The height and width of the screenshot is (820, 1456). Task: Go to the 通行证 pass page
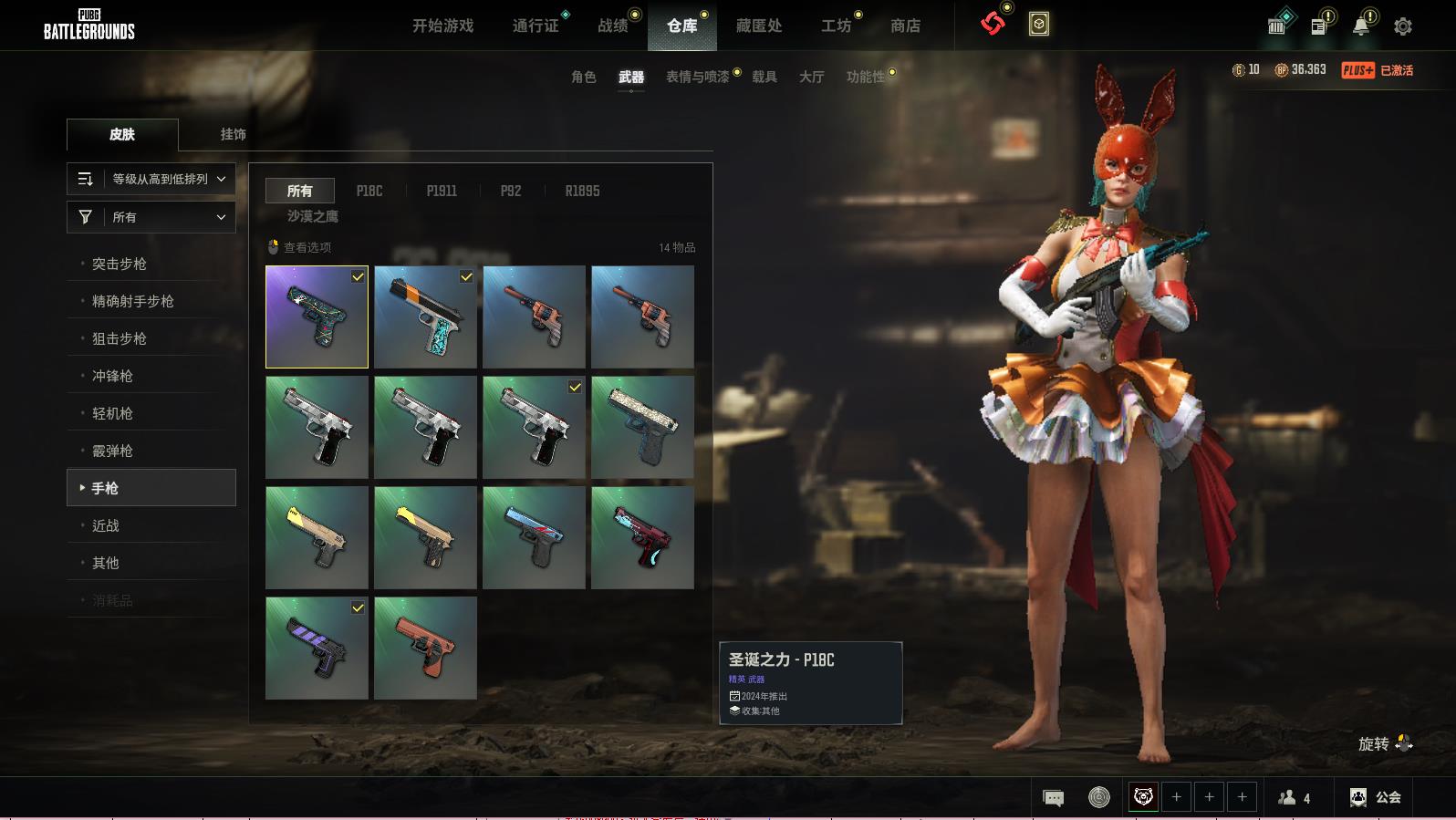tap(536, 26)
